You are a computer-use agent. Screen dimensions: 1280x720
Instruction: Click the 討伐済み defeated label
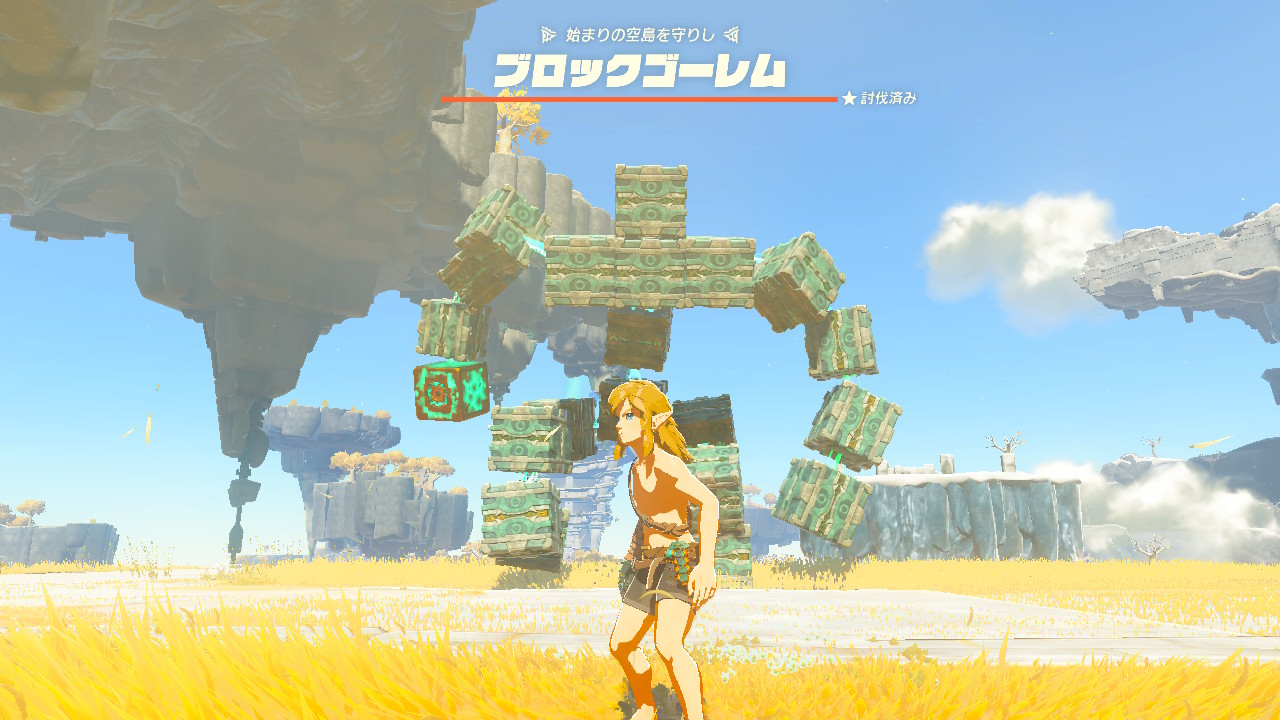pos(890,98)
